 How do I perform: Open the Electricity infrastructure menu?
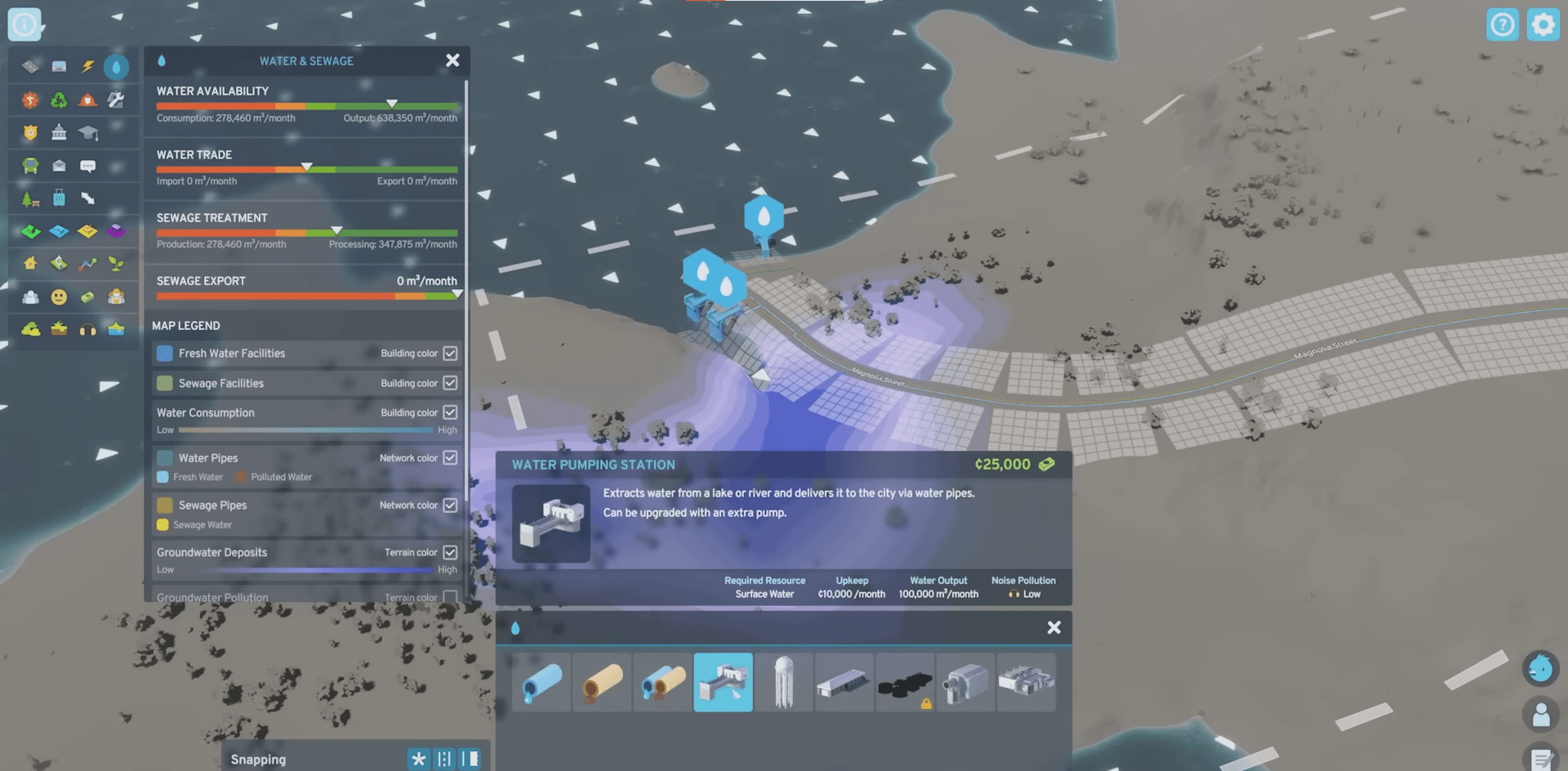(87, 67)
